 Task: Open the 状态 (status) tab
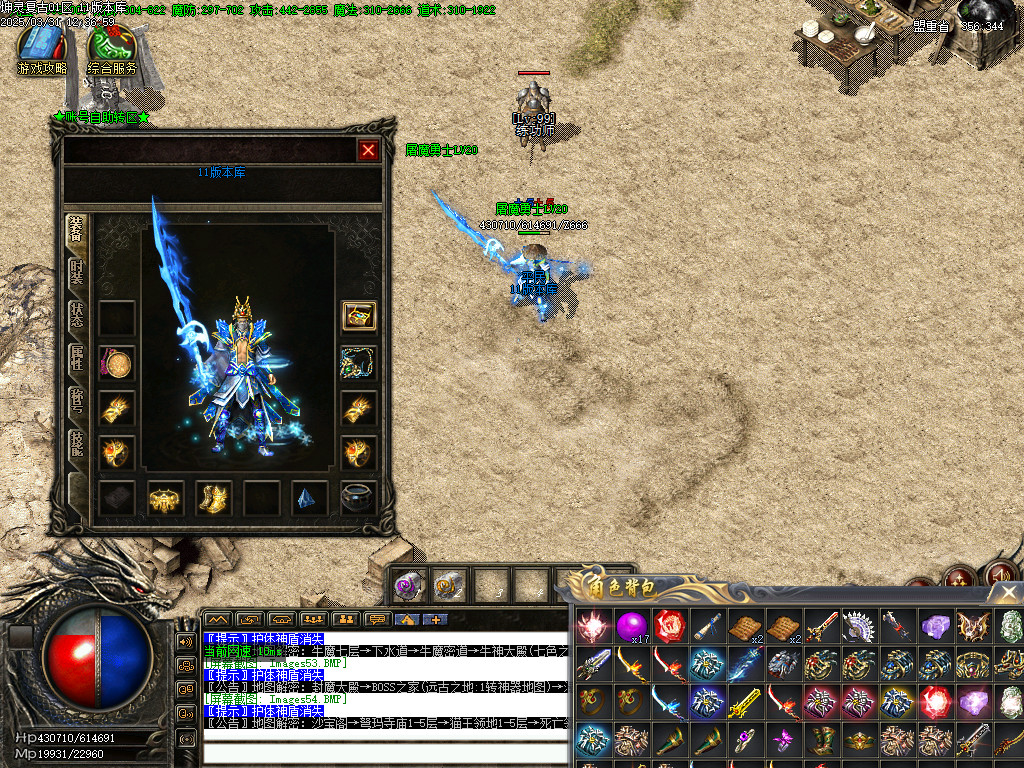point(77,315)
